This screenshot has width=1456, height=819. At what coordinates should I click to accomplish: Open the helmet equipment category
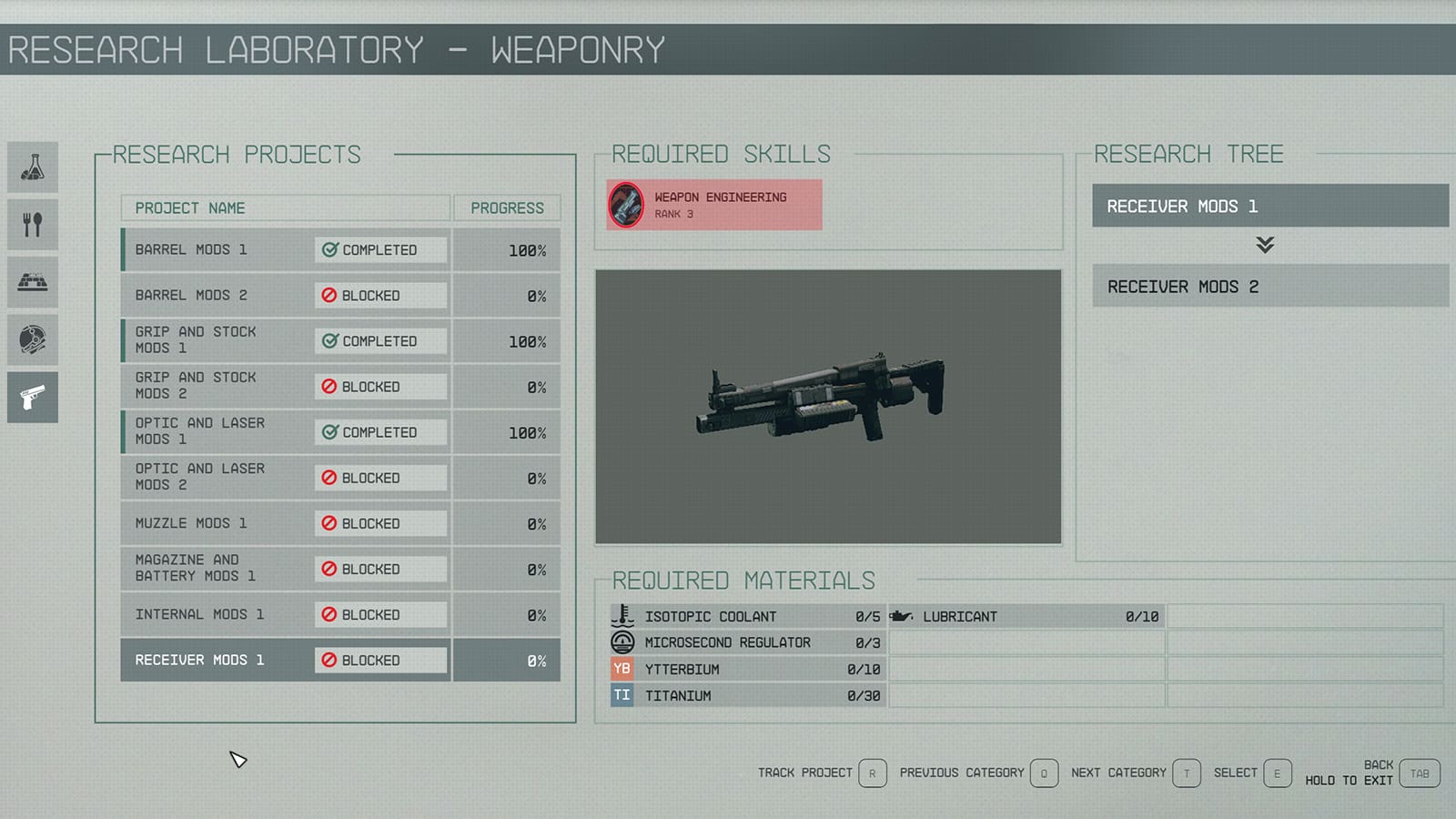pos(33,339)
